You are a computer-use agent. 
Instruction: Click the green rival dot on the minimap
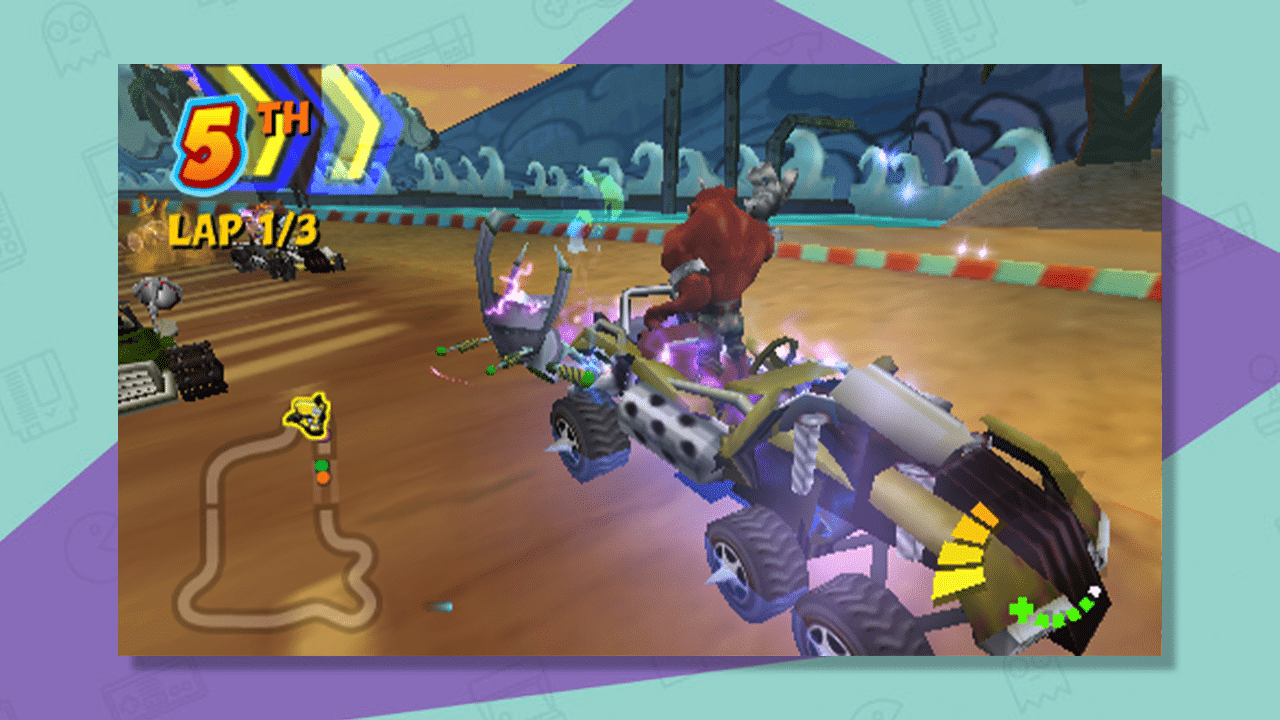pos(322,466)
